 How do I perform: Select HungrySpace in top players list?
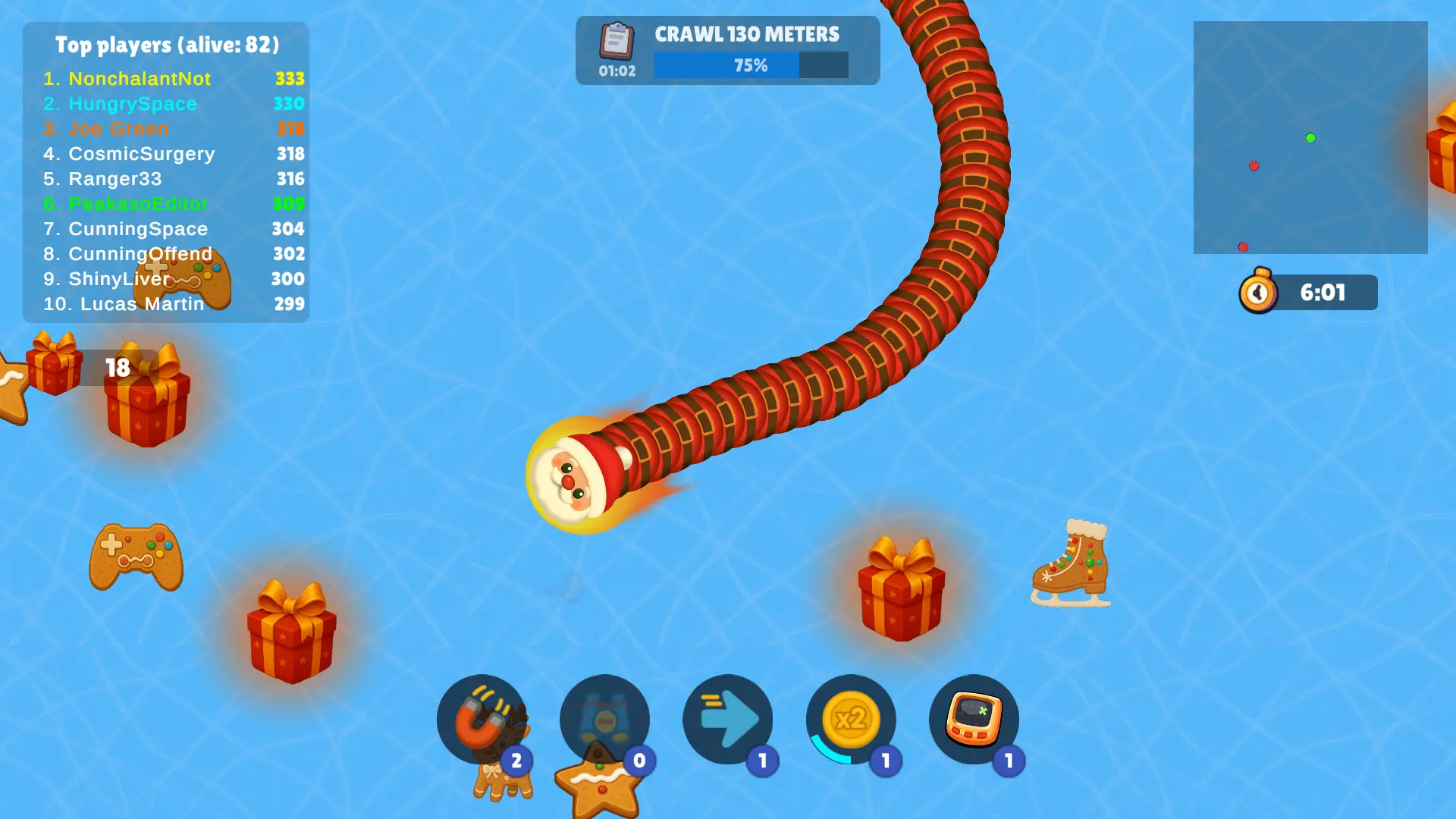click(x=132, y=104)
